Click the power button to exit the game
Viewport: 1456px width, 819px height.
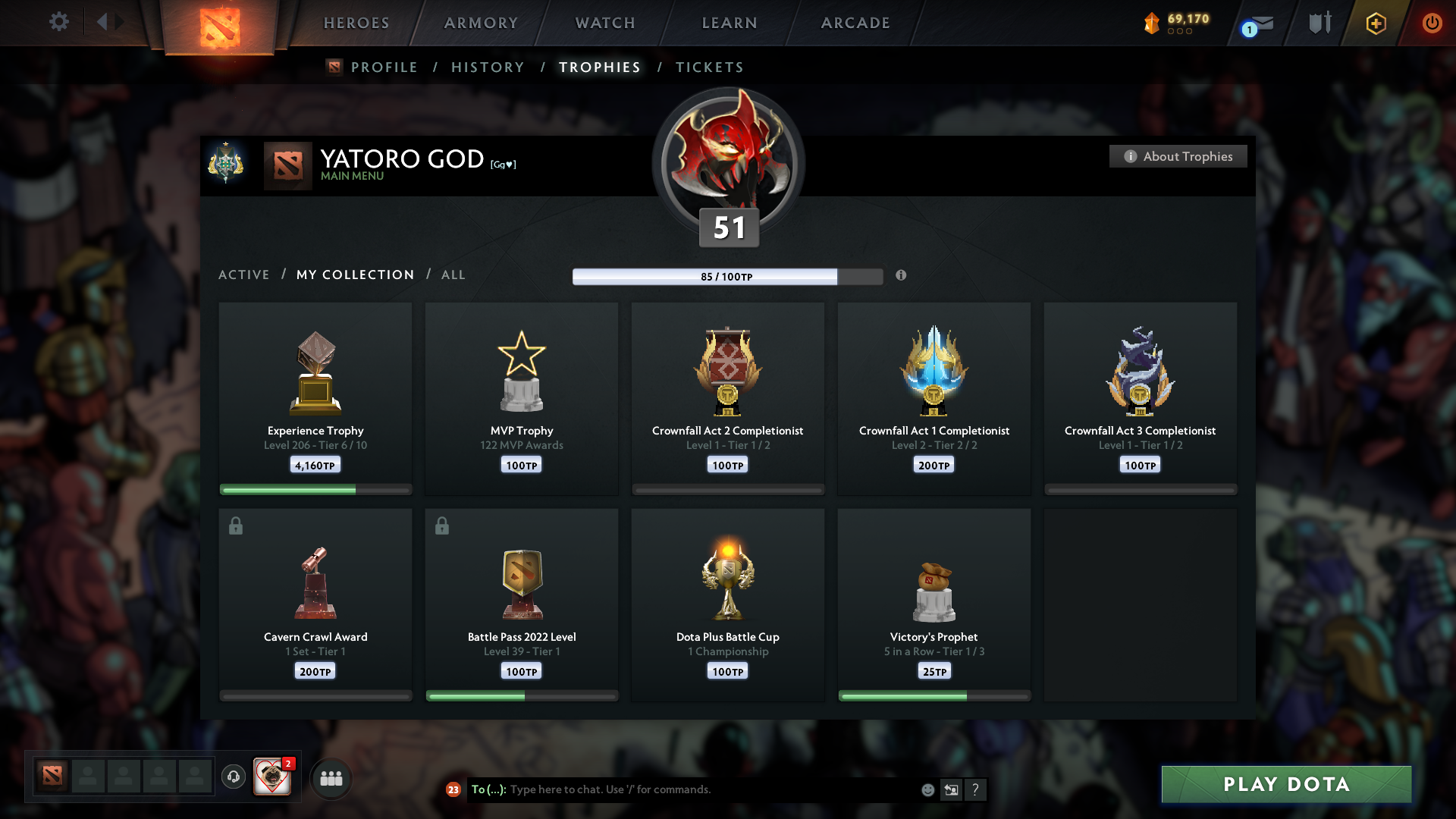tap(1432, 24)
